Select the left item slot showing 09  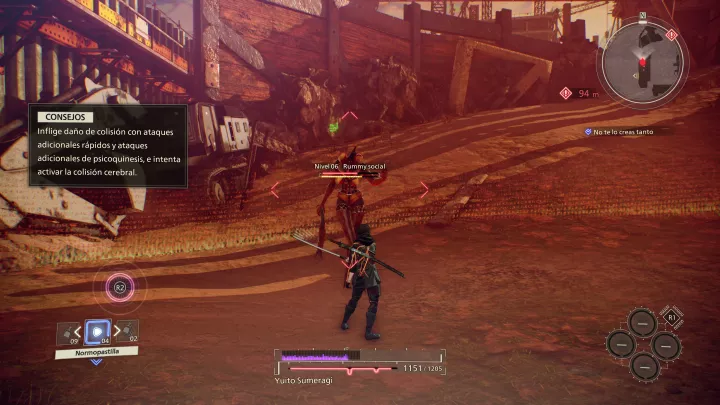66,332
